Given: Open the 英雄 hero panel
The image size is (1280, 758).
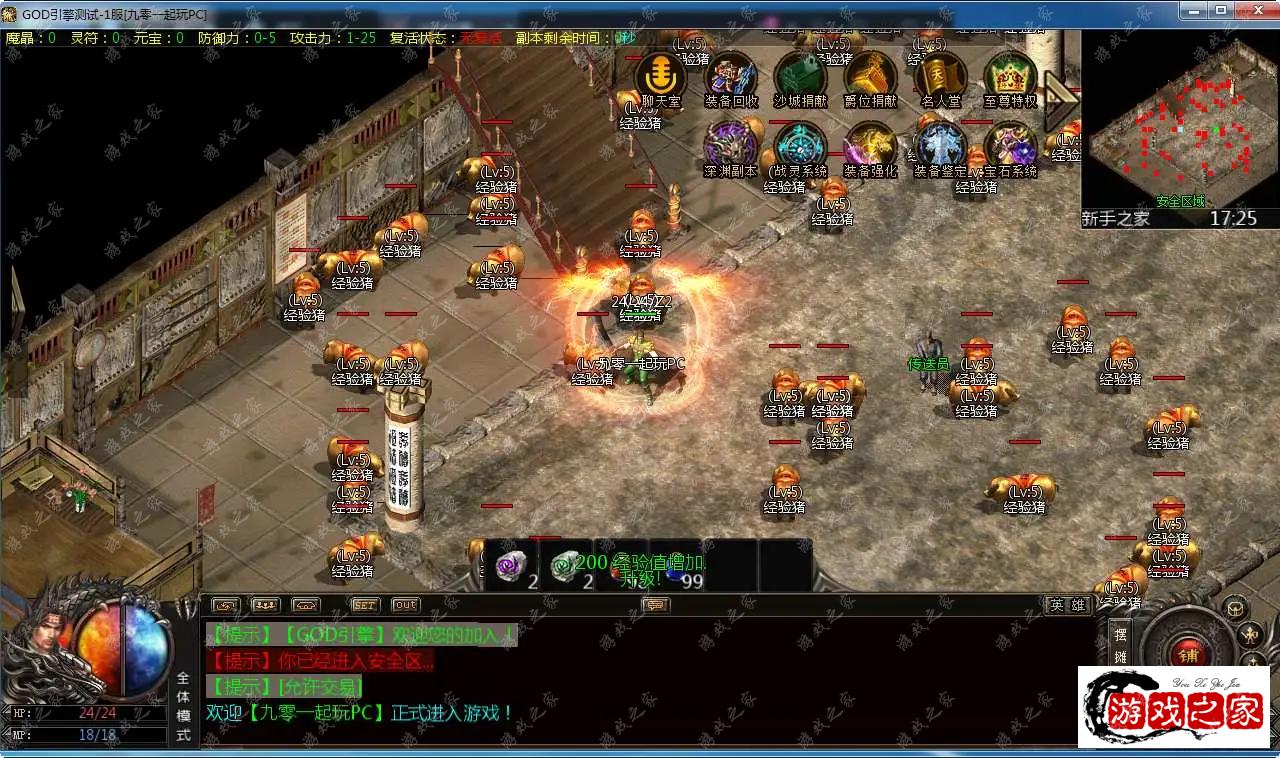Looking at the screenshot, I should pos(1066,605).
